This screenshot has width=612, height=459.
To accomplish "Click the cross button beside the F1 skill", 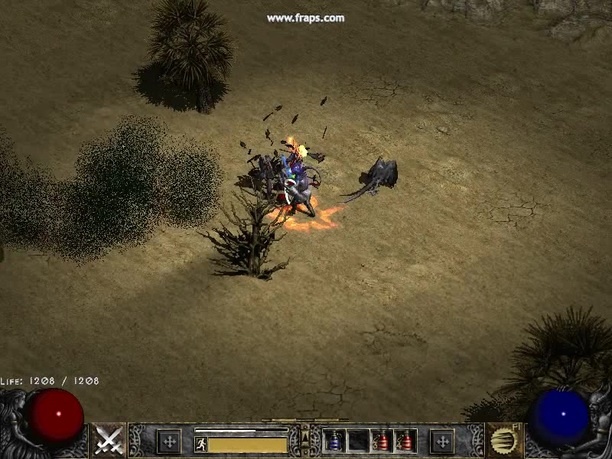I will 441,441.
